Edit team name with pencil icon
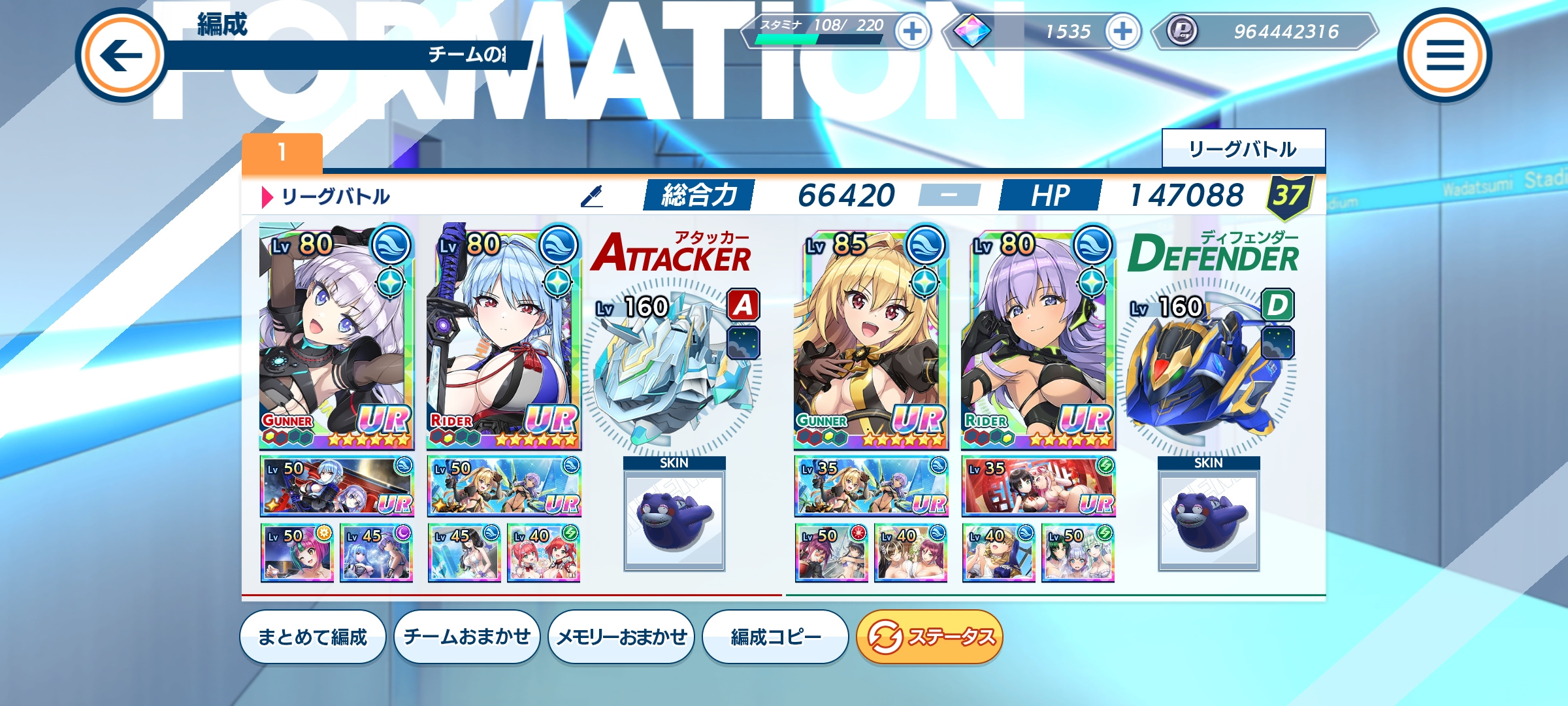Image resolution: width=1568 pixels, height=706 pixels. point(592,196)
